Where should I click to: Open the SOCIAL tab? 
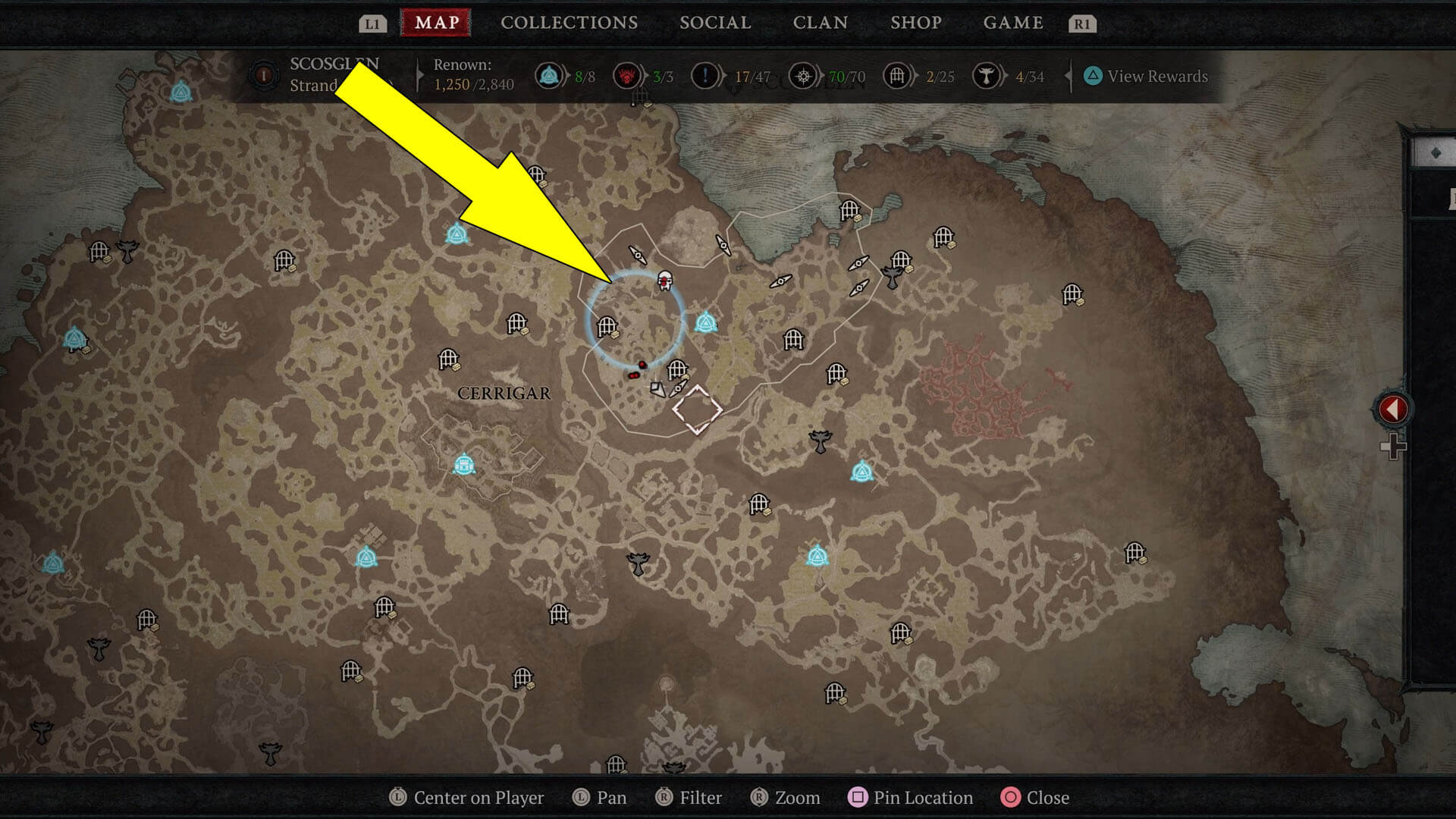coord(715,23)
